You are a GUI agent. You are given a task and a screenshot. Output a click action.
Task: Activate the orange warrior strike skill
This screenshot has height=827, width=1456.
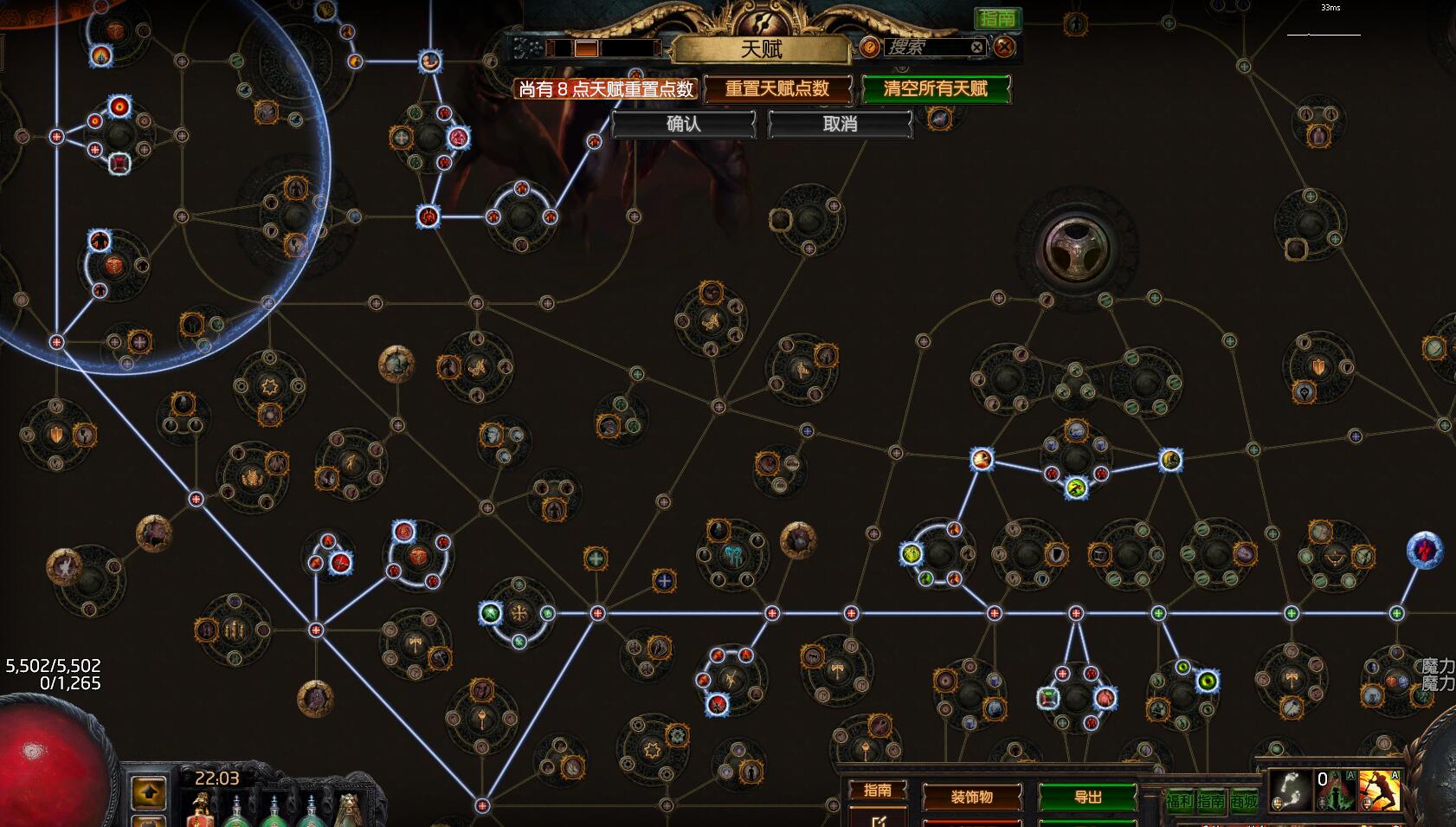coord(1379,791)
